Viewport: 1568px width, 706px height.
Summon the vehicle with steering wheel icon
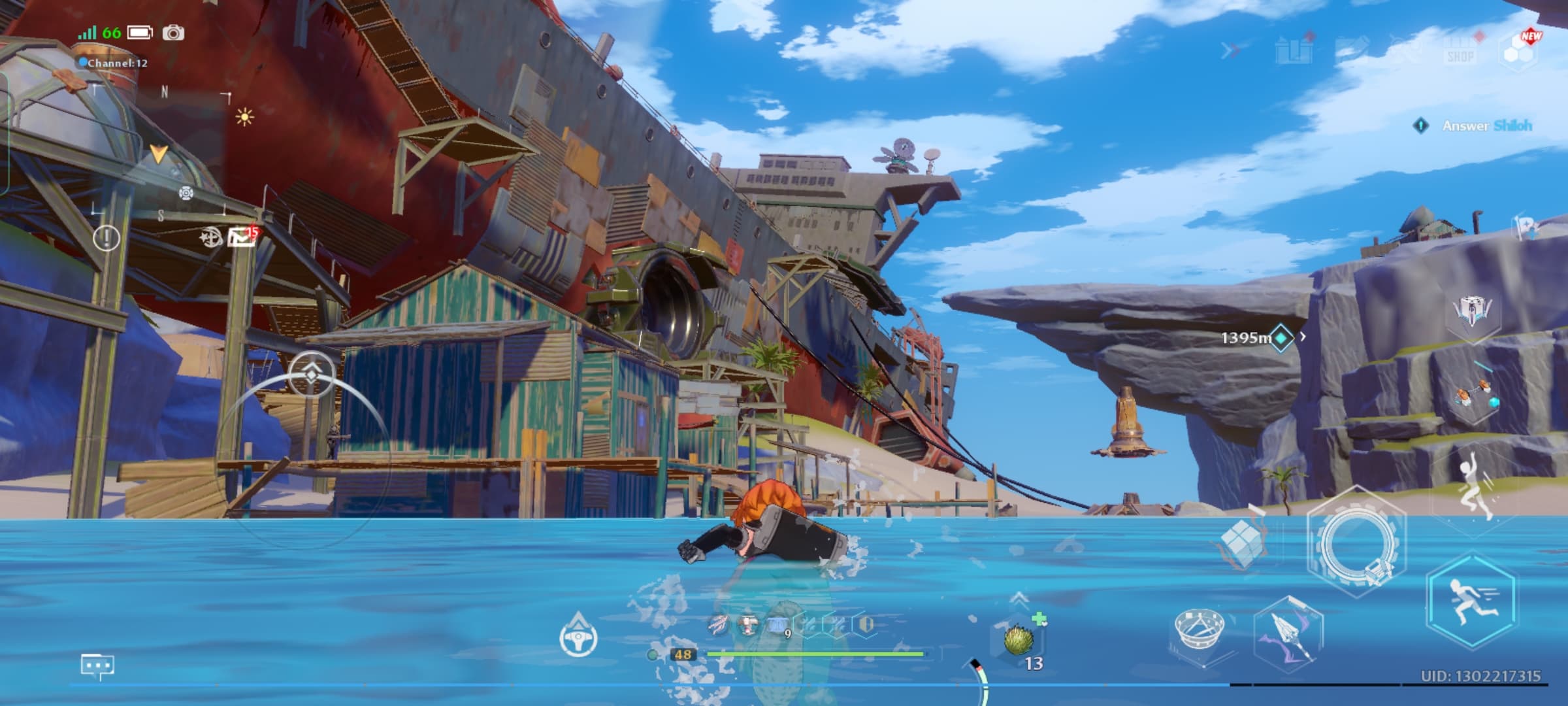coord(578,635)
